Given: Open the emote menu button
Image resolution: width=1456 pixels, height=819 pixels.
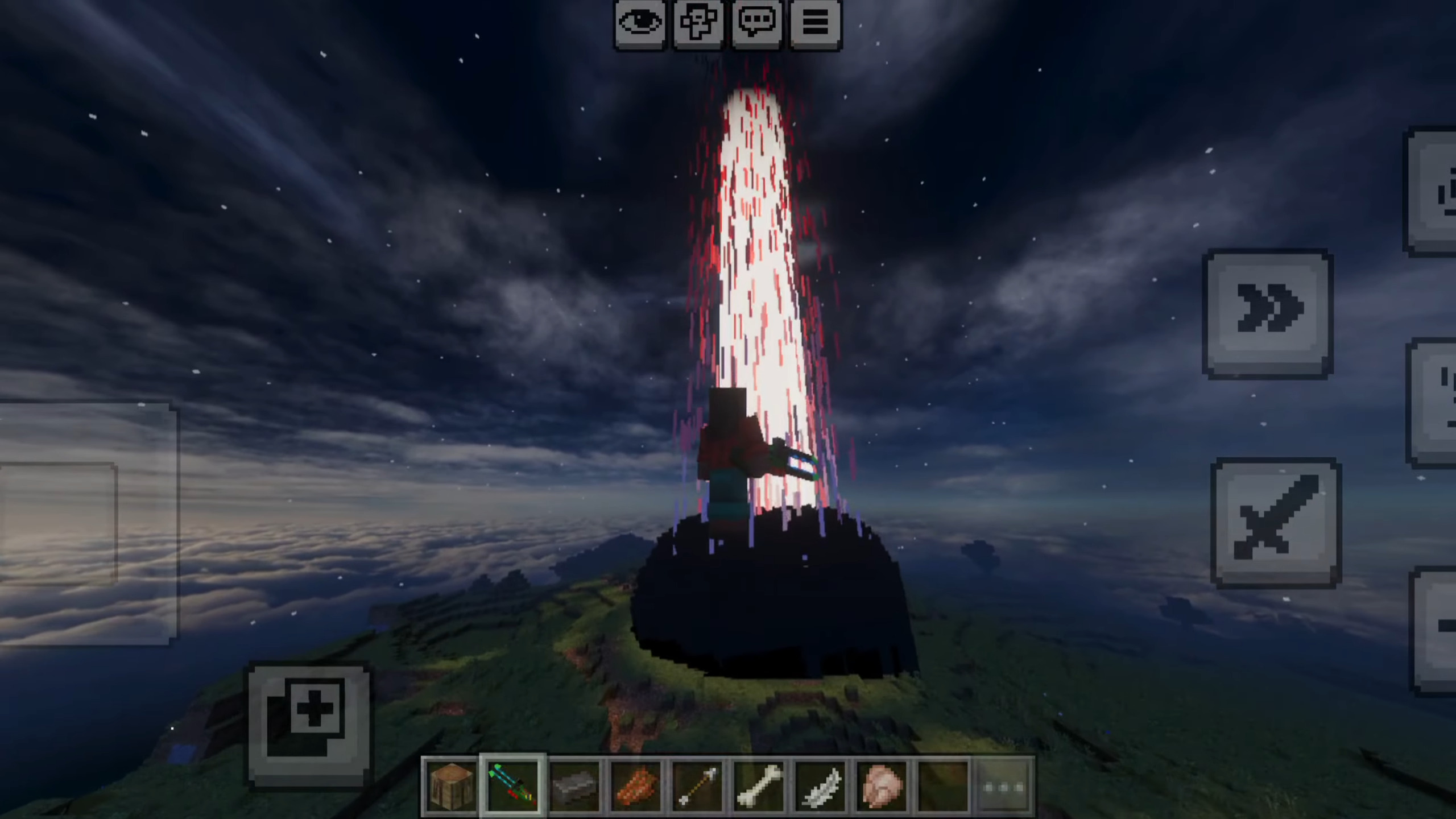Looking at the screenshot, I should click(x=698, y=24).
